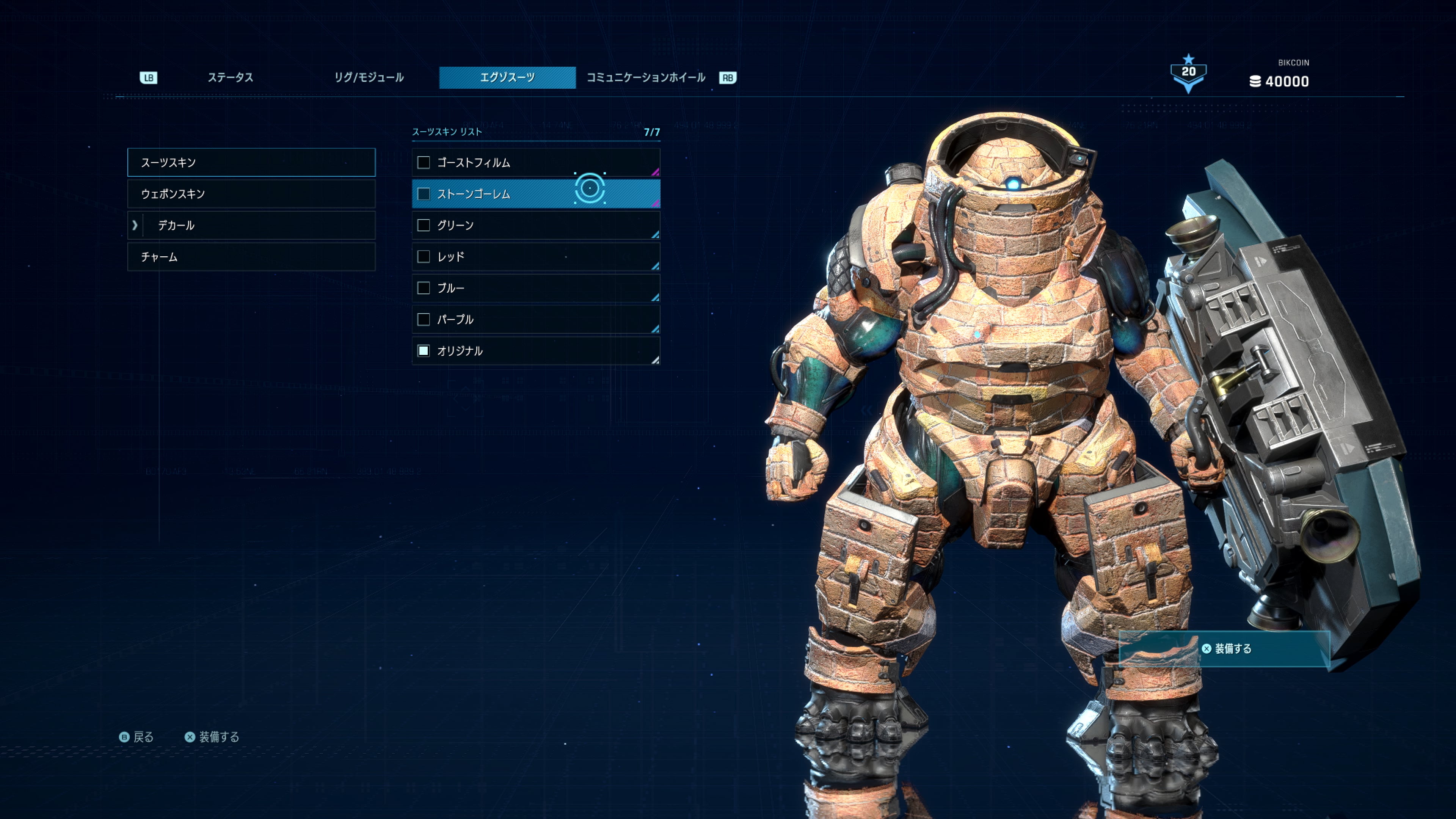Viewport: 1456px width, 819px height.
Task: Go back with the 戻る button
Action: (x=137, y=737)
